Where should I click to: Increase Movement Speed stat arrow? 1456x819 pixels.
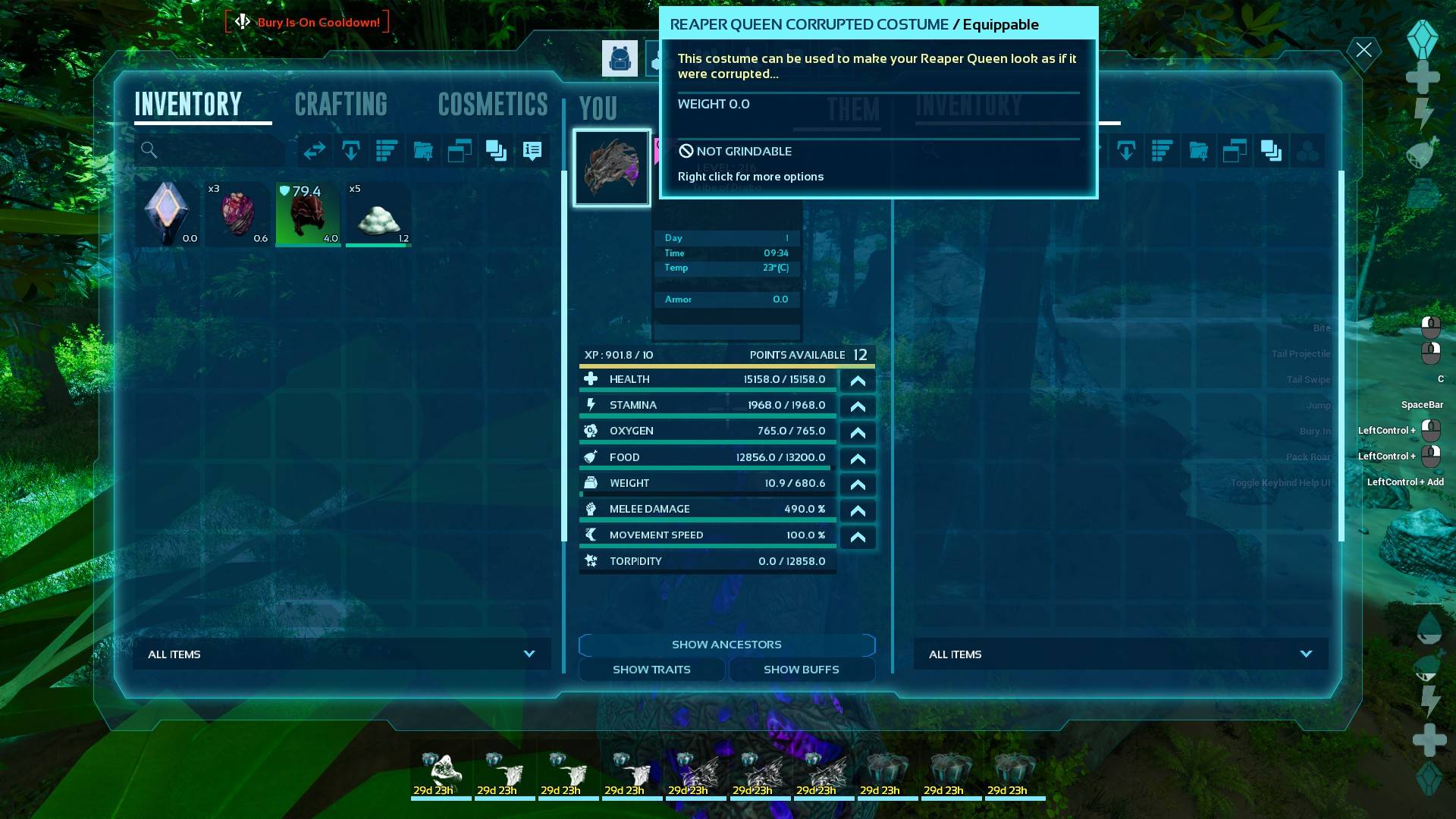coord(857,536)
